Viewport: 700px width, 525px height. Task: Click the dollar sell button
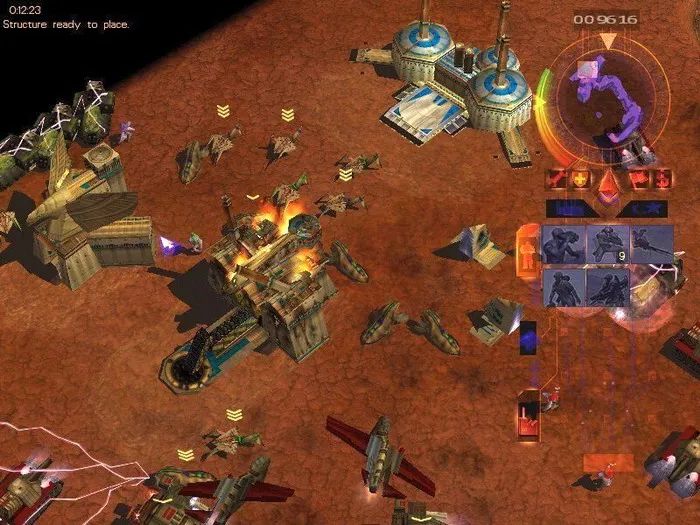660,180
